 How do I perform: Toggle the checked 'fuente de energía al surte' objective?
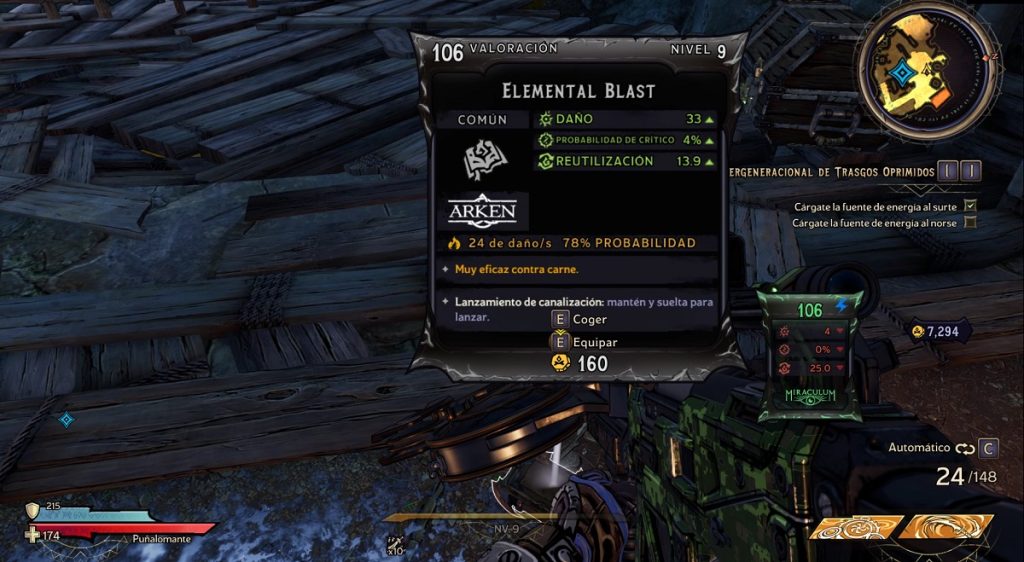969,206
